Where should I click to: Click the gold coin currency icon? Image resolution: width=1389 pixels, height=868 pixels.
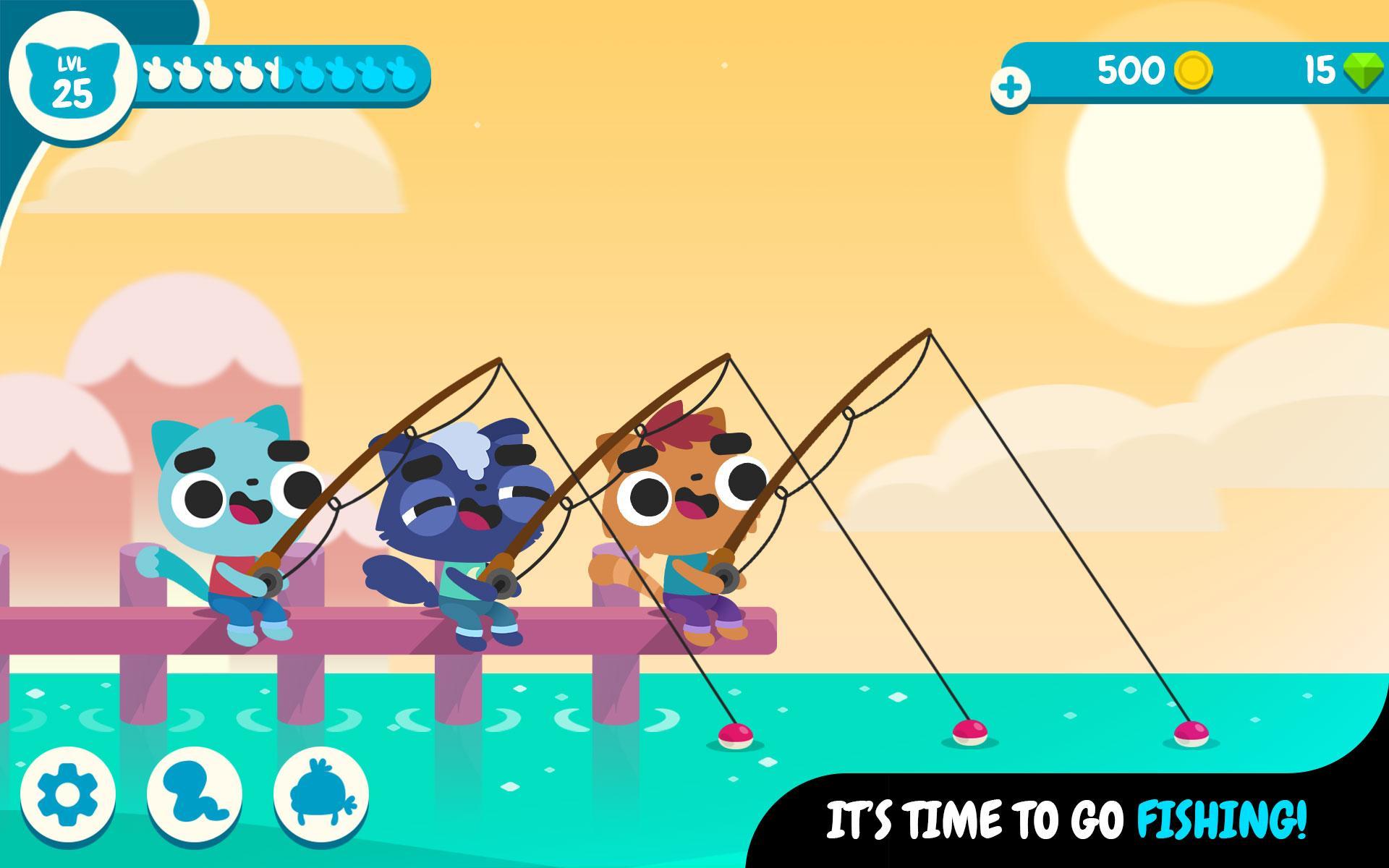[x=1194, y=70]
